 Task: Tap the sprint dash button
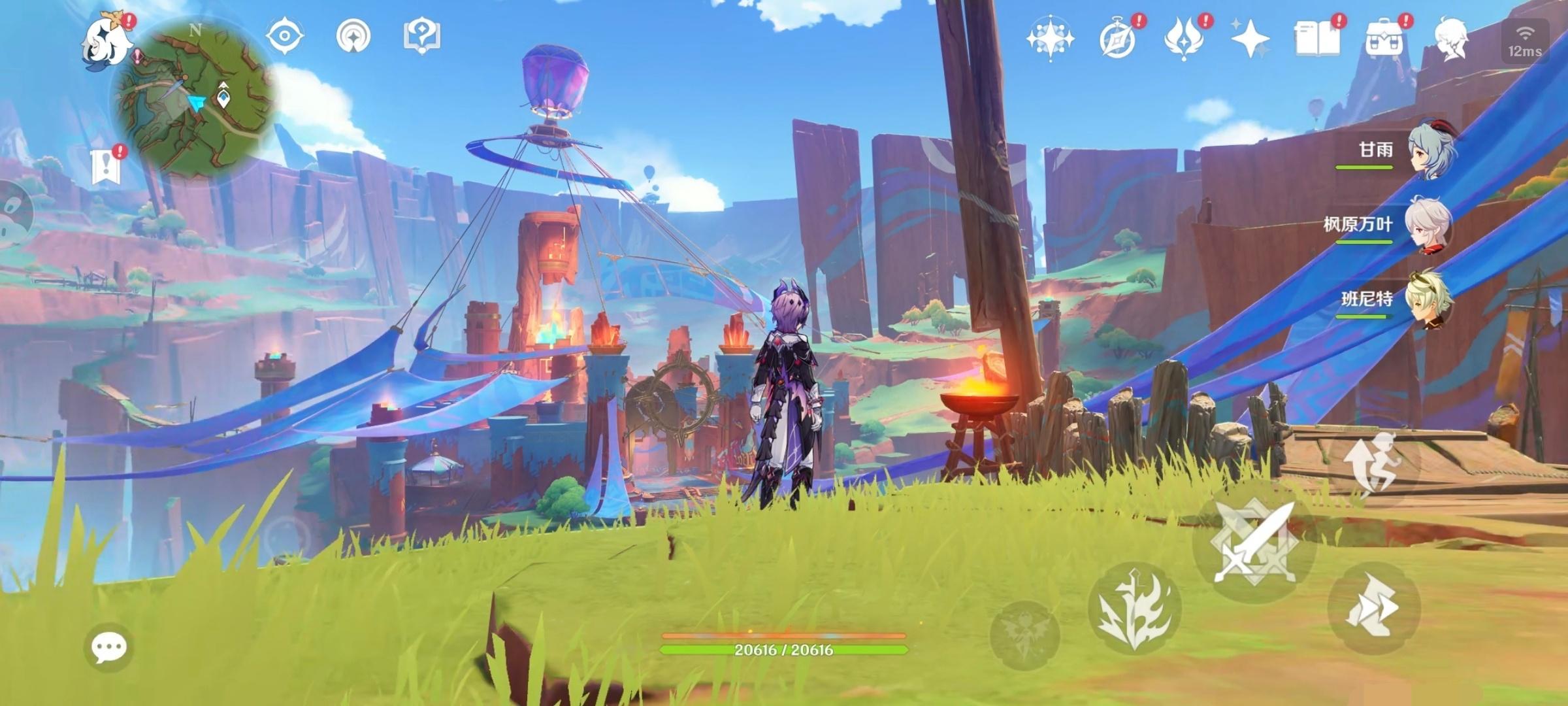point(1374,608)
